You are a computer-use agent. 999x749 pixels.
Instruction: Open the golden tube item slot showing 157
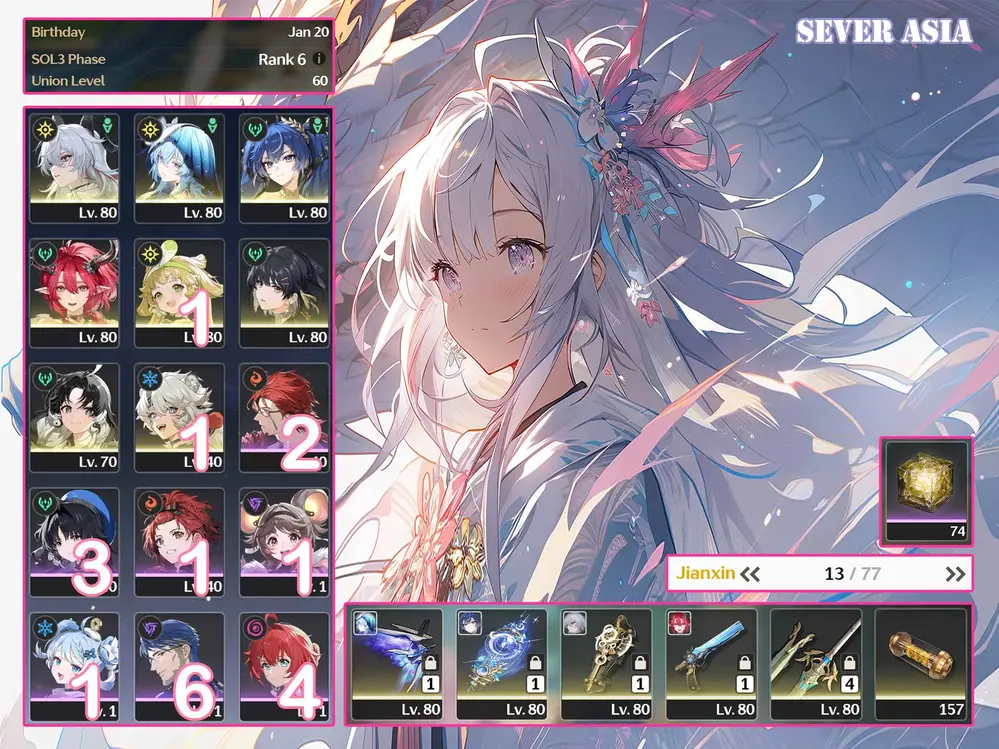click(921, 663)
